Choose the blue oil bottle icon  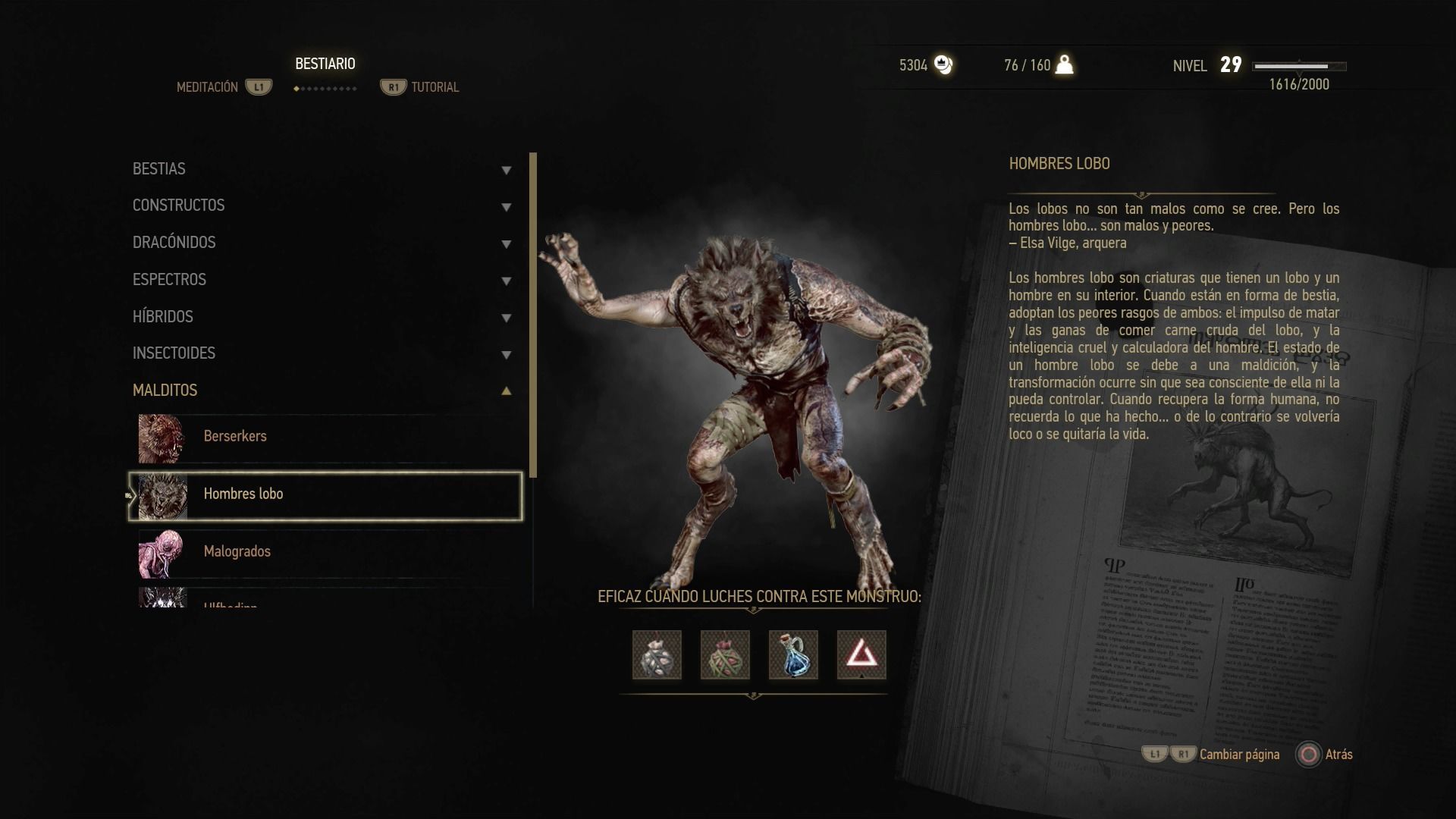tap(793, 654)
